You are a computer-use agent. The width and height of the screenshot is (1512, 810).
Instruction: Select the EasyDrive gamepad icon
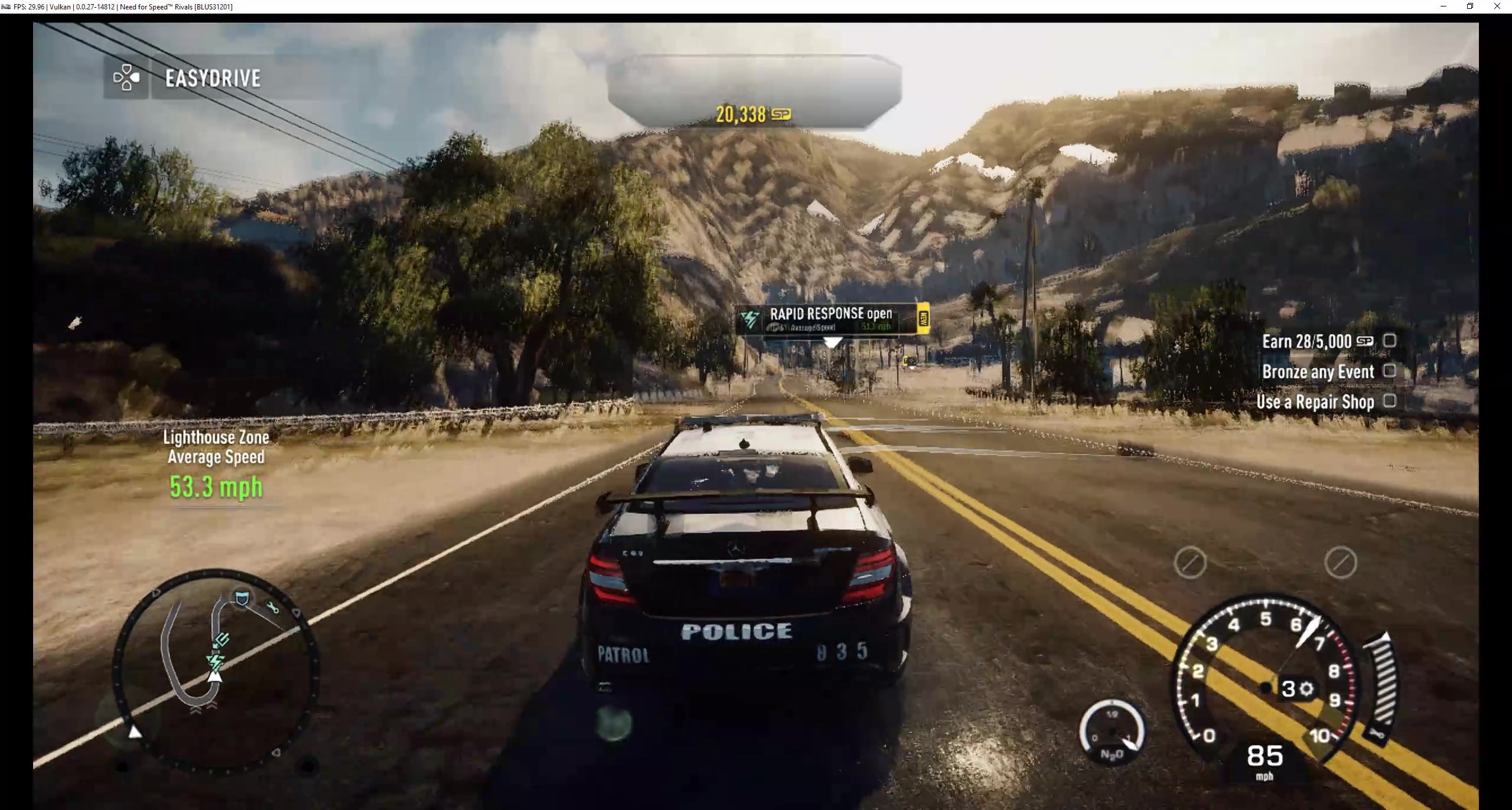(126, 78)
